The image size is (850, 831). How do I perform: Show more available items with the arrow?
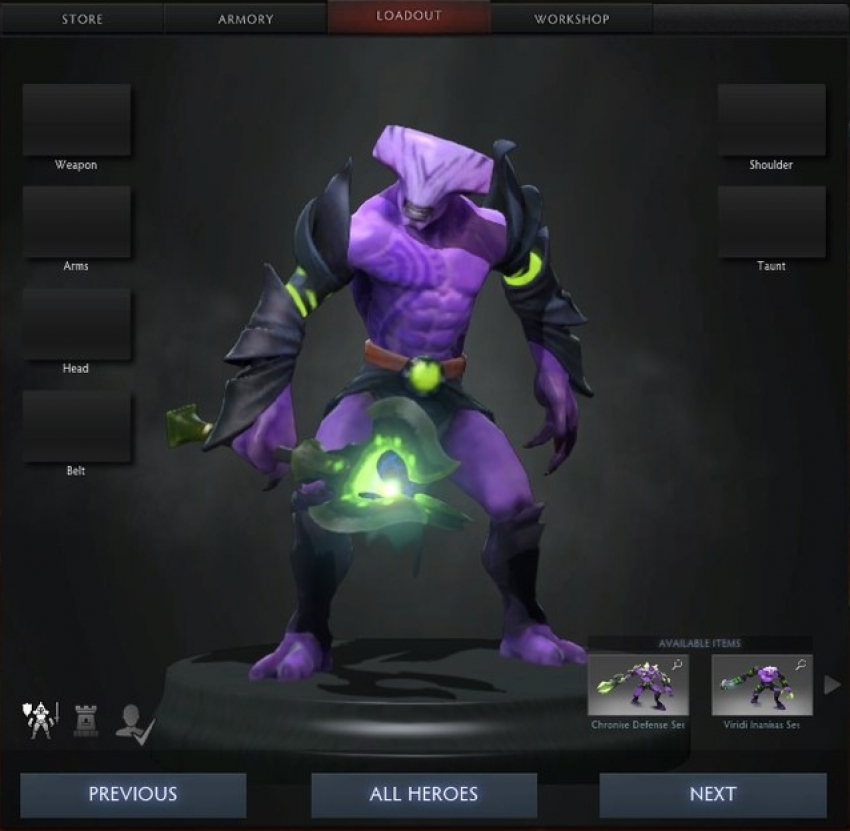click(x=831, y=685)
